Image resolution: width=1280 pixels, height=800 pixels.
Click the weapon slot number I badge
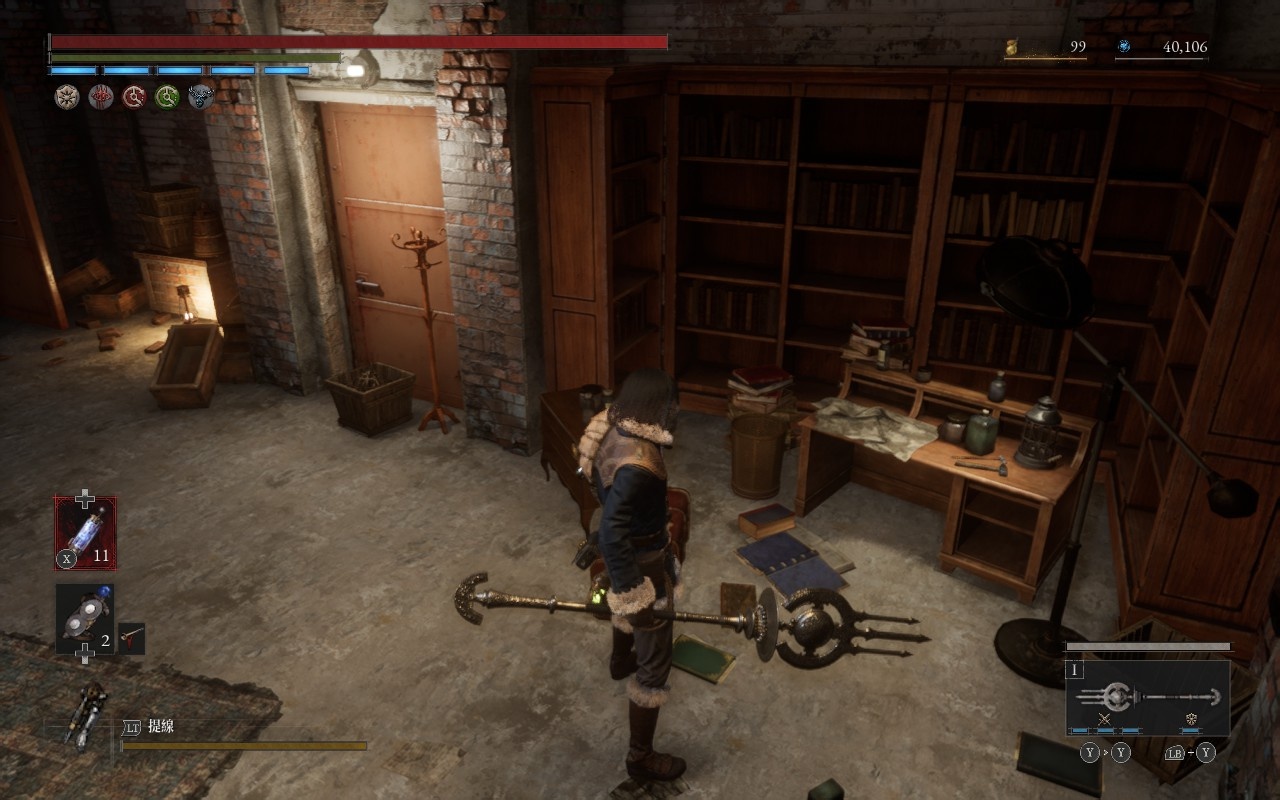click(x=1076, y=670)
